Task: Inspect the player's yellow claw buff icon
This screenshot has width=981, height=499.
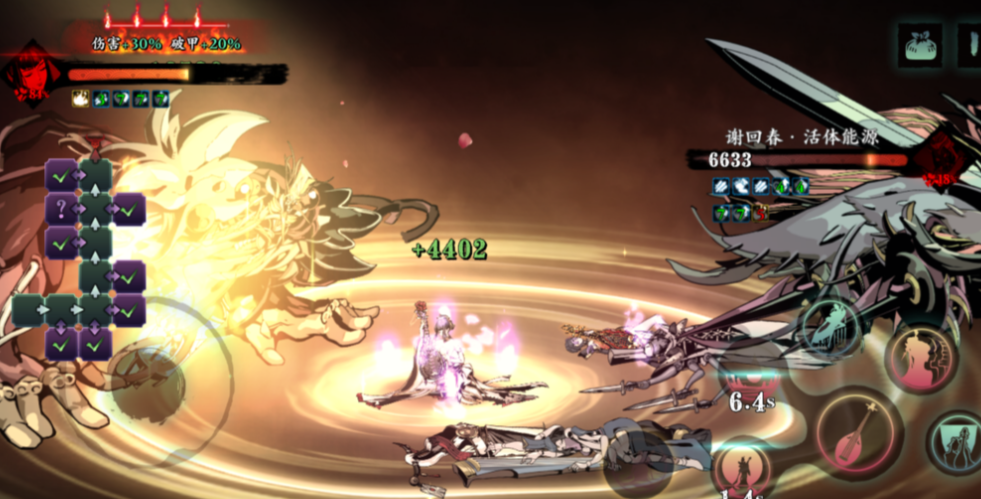Action: tap(80, 98)
